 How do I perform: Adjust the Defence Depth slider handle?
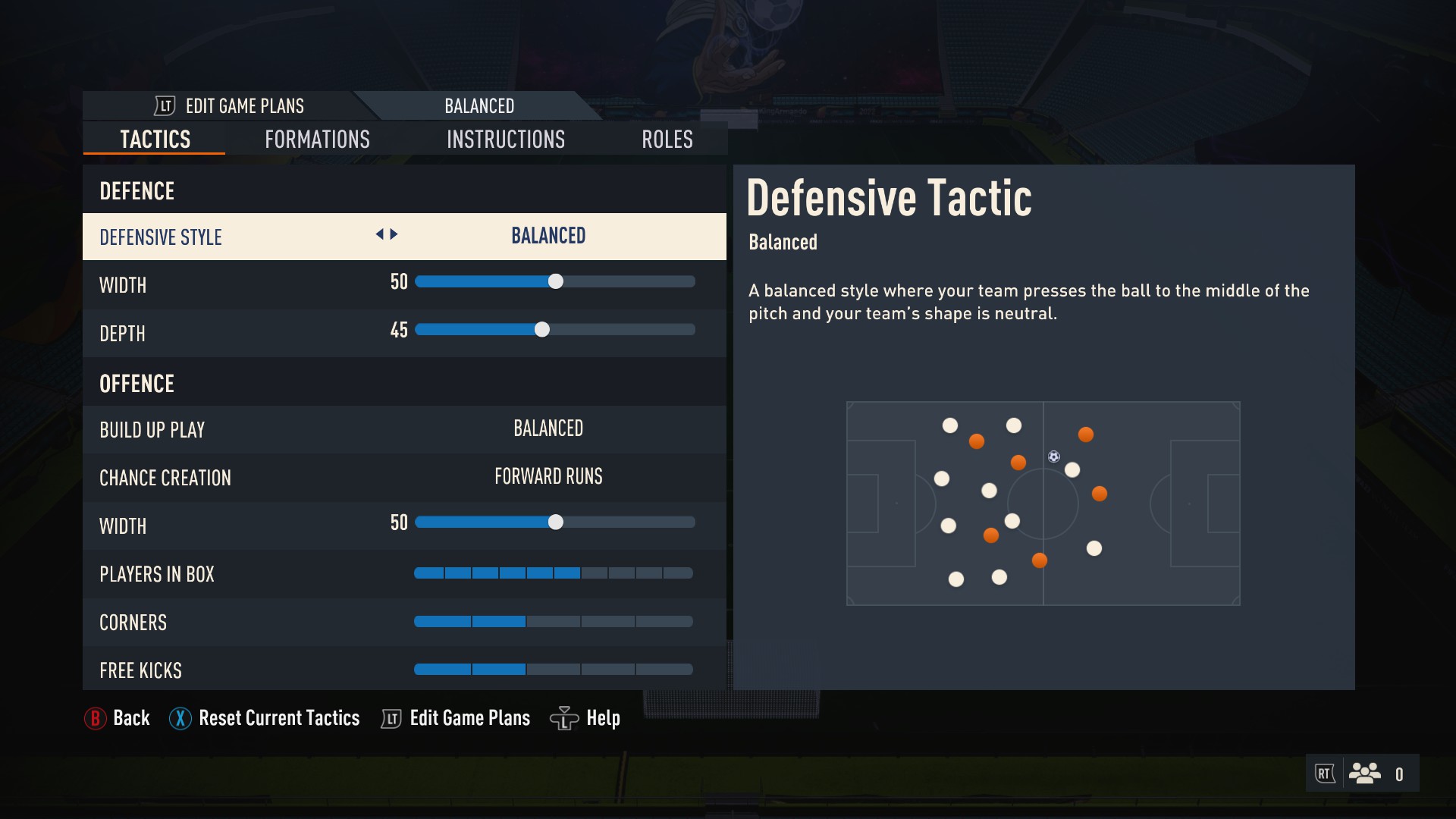pyautogui.click(x=541, y=330)
